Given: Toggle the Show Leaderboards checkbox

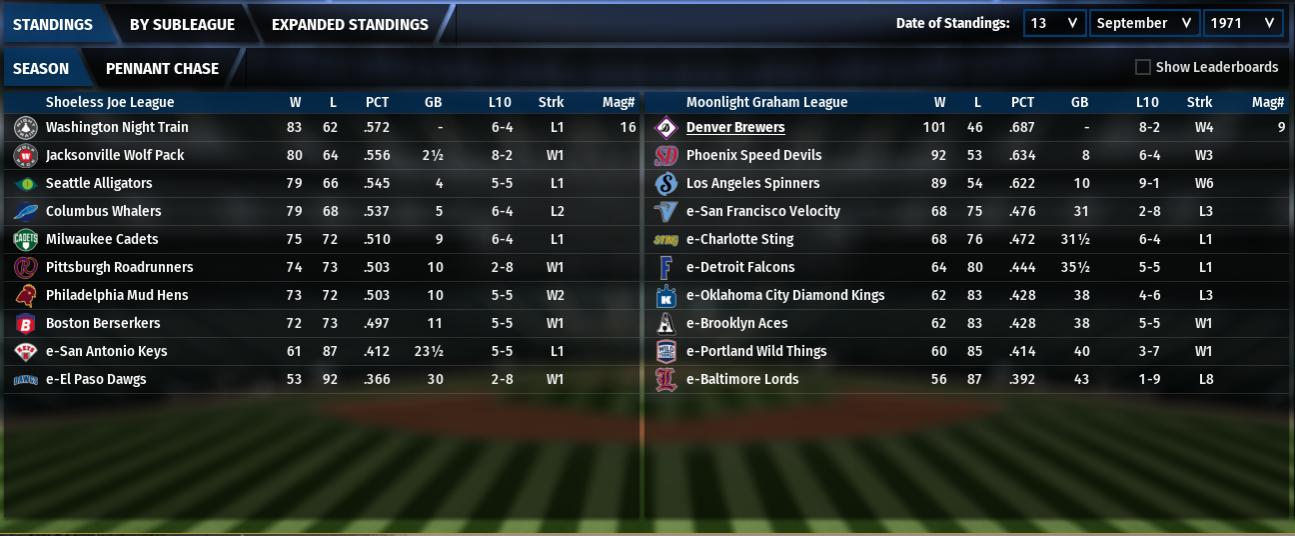Looking at the screenshot, I should (x=1143, y=67).
